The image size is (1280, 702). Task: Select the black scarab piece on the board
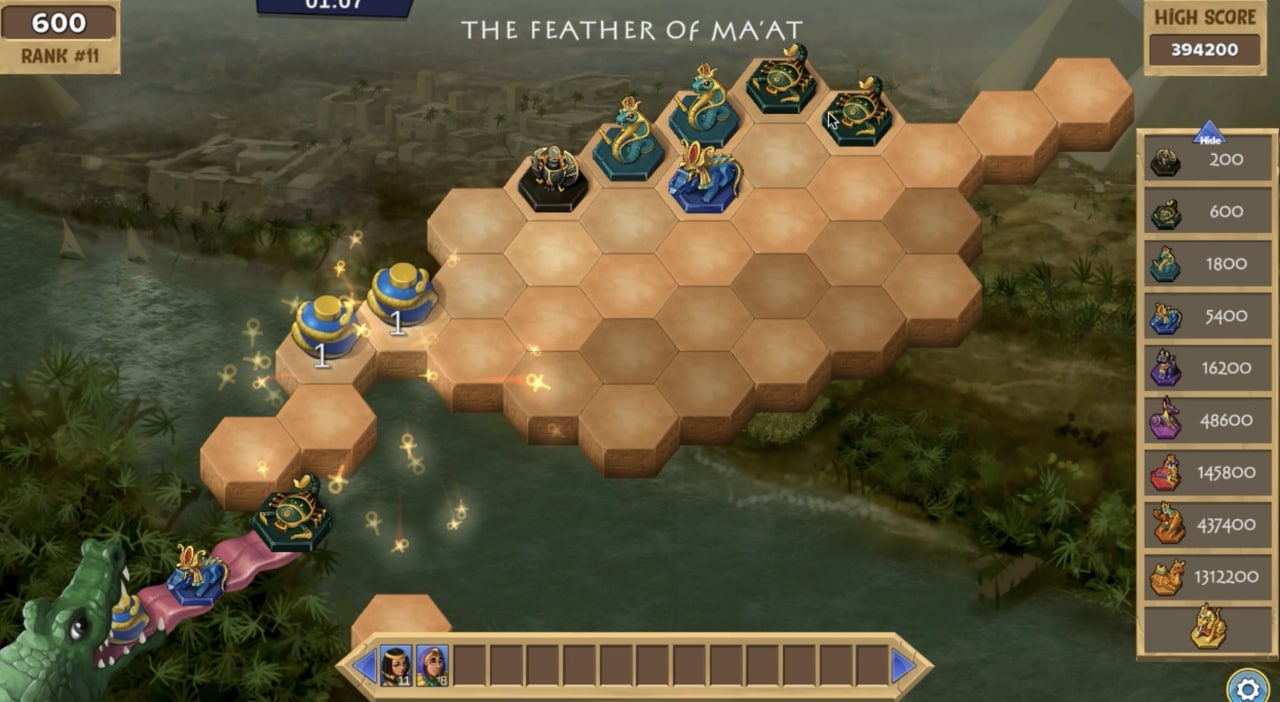[554, 178]
